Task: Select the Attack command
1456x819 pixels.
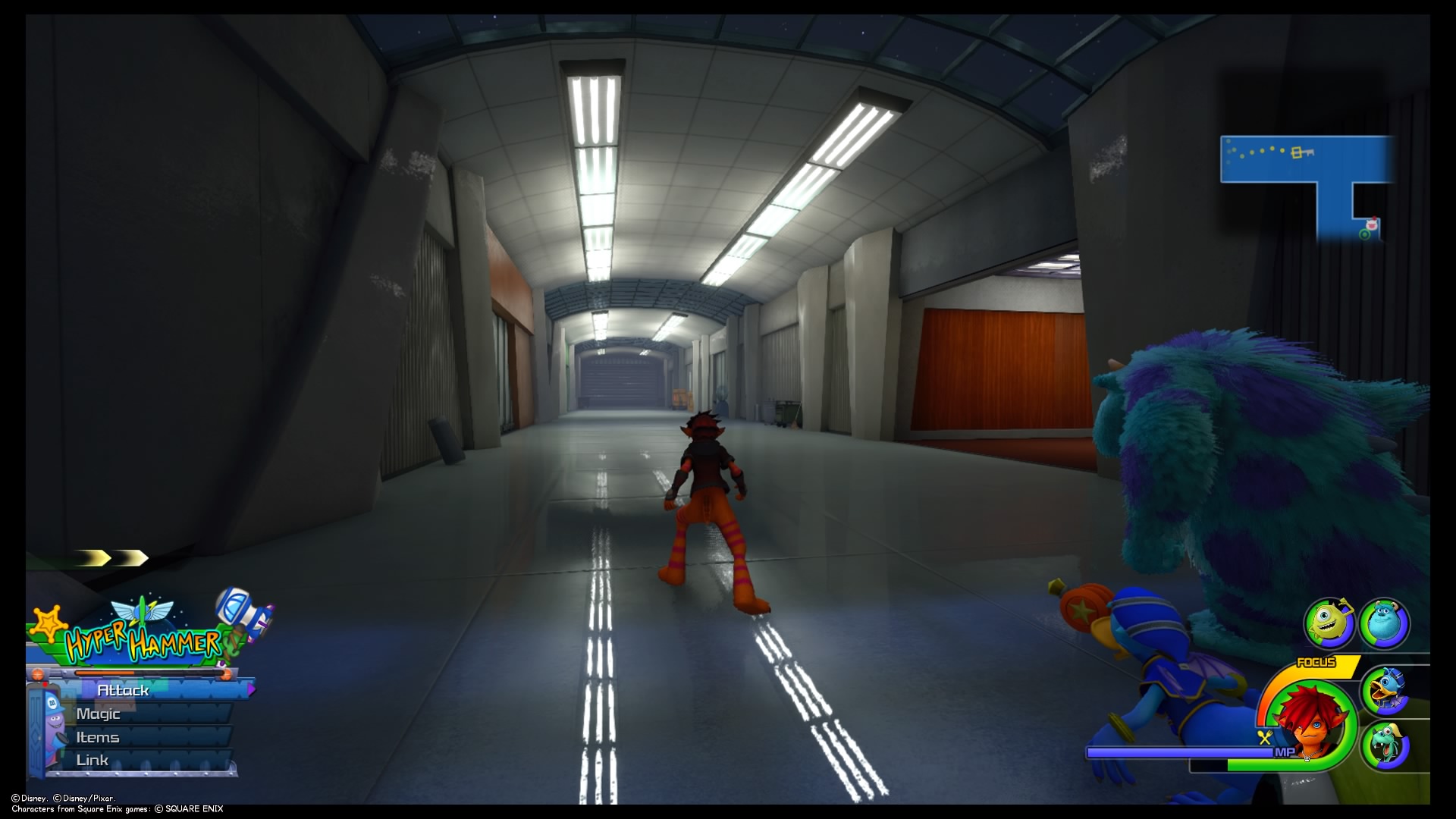Action: 123,690
